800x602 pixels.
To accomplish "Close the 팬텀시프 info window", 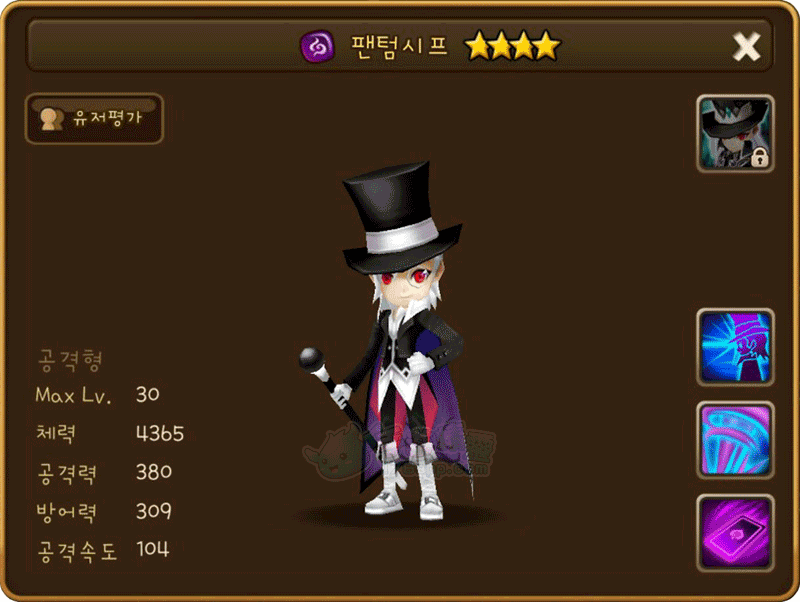I will pos(746,46).
